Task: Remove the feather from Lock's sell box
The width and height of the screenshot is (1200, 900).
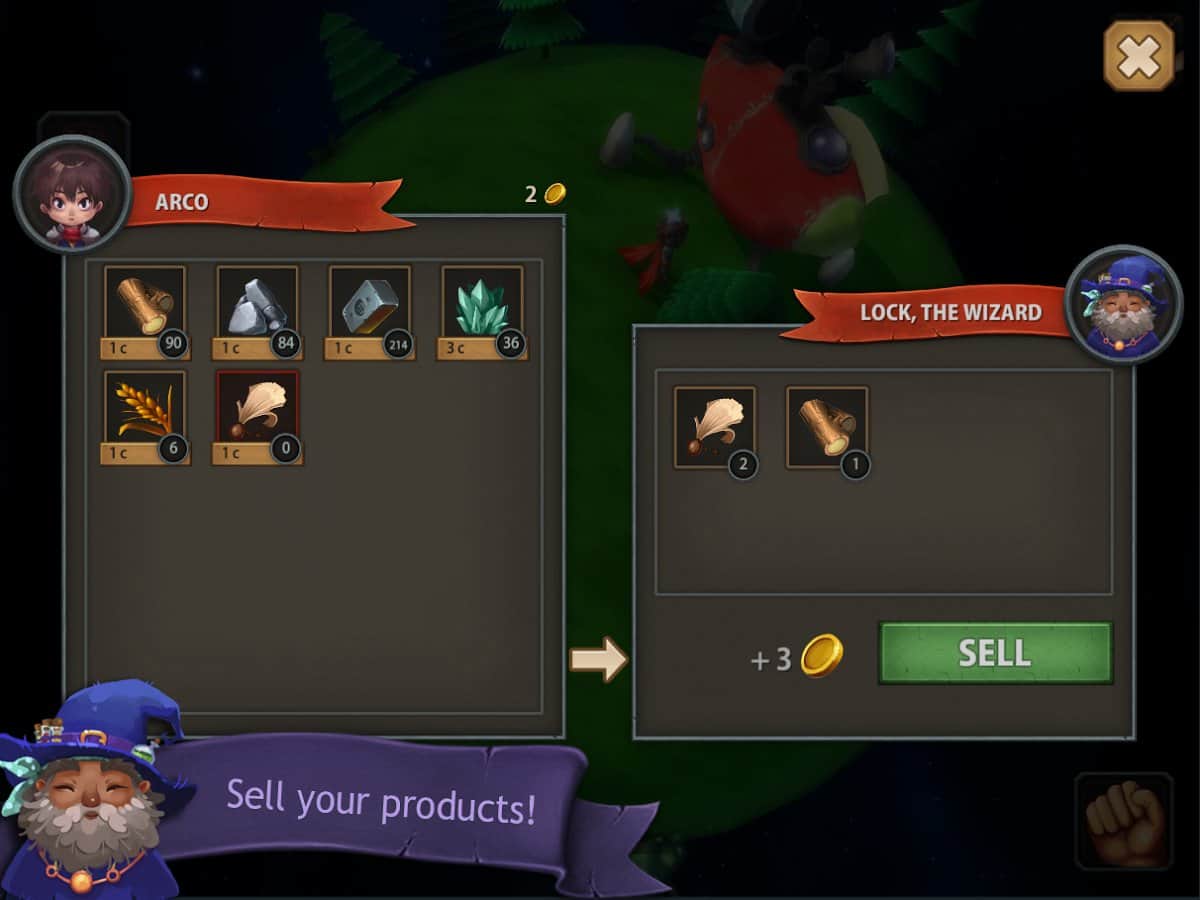Action: 714,428
